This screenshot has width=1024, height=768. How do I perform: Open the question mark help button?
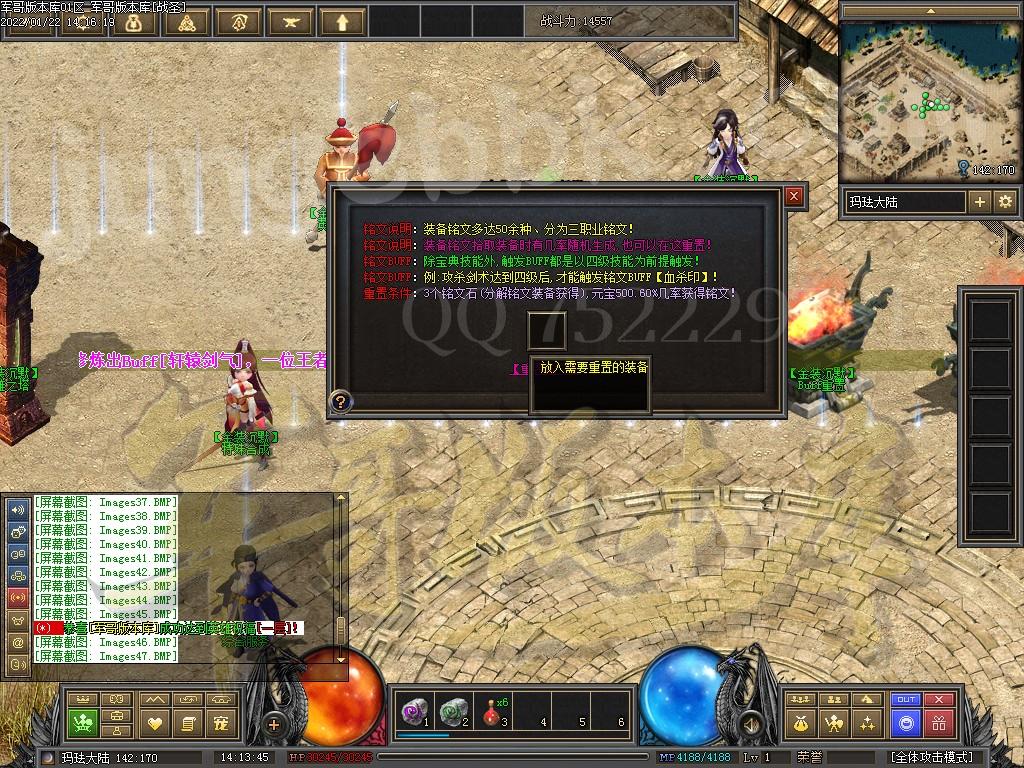click(x=341, y=401)
